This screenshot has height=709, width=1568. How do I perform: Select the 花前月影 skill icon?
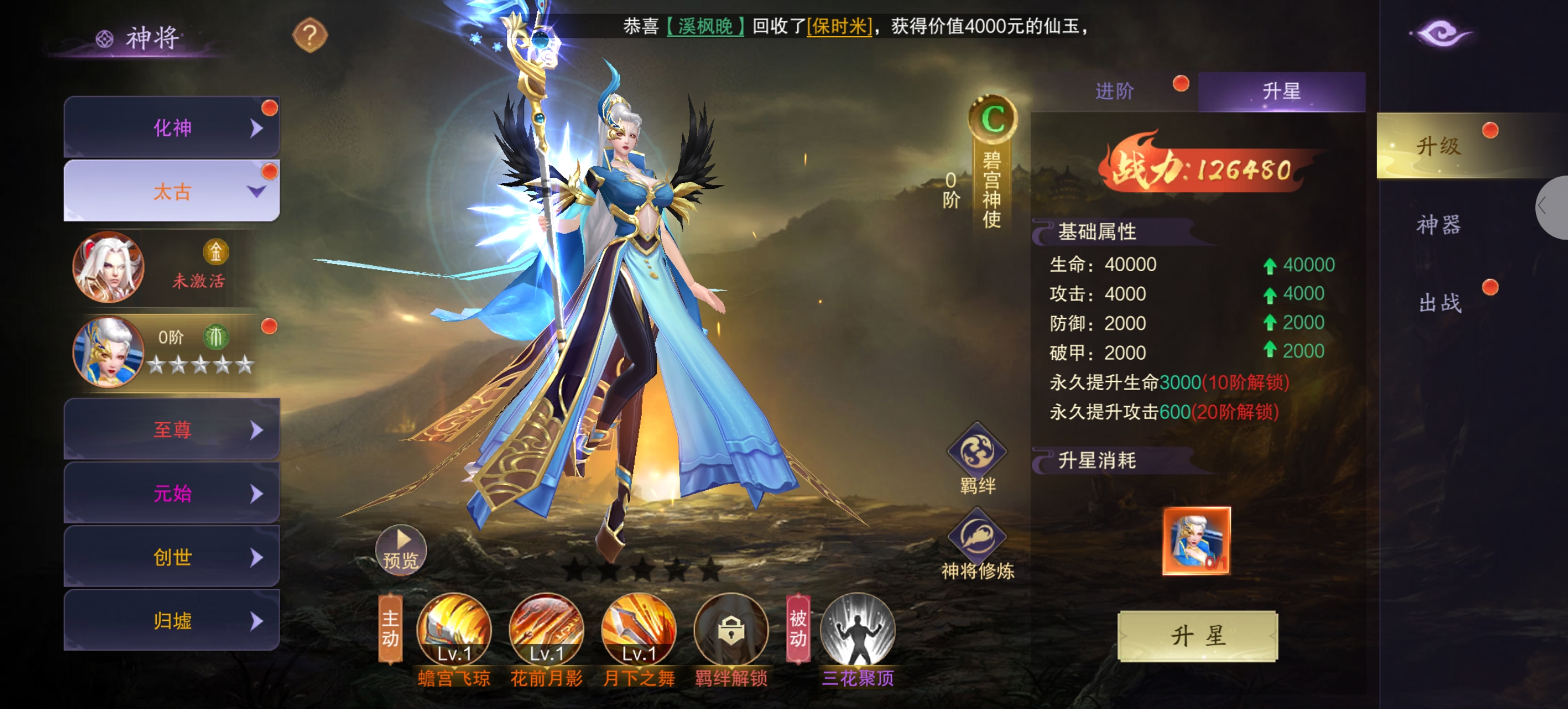tap(546, 629)
